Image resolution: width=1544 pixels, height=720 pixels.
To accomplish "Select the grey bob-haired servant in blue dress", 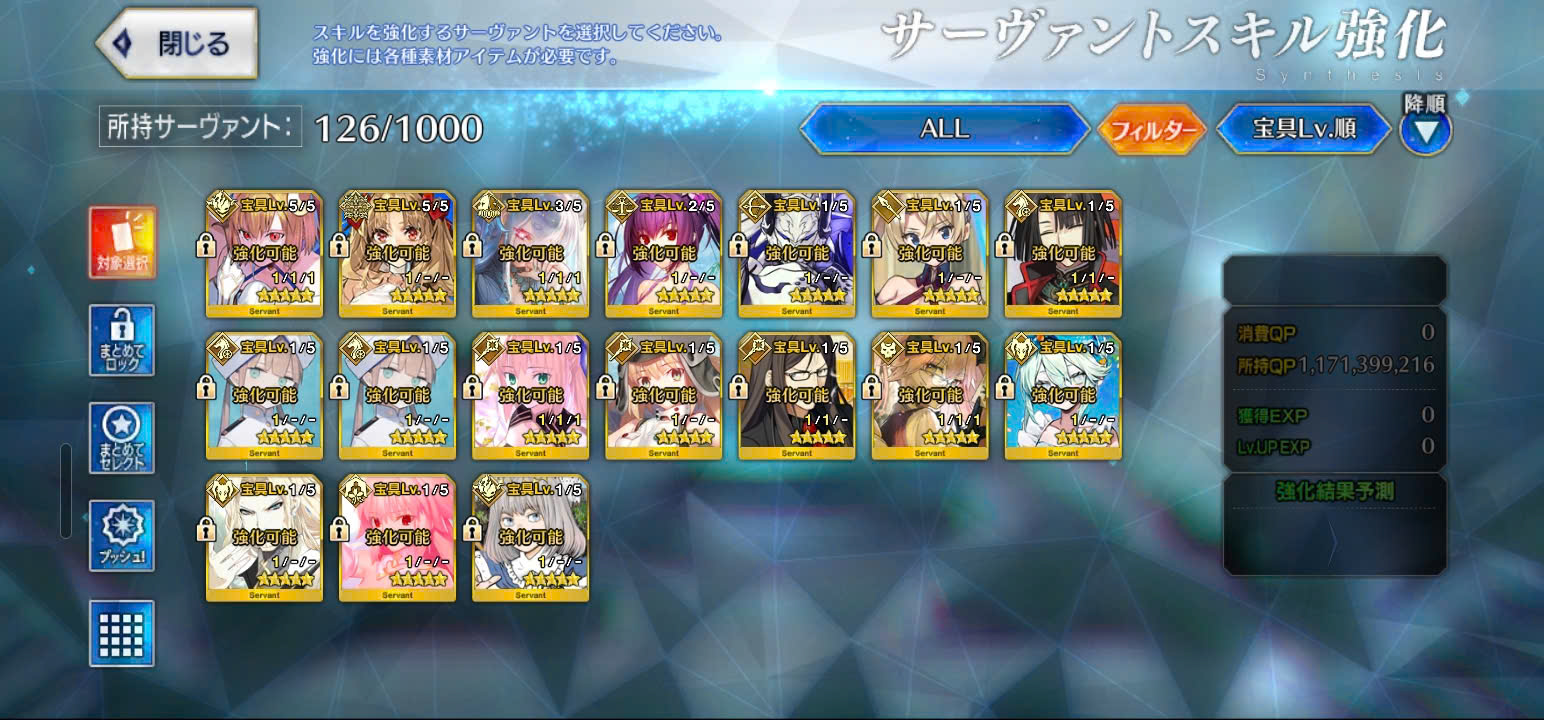I will 530,539.
